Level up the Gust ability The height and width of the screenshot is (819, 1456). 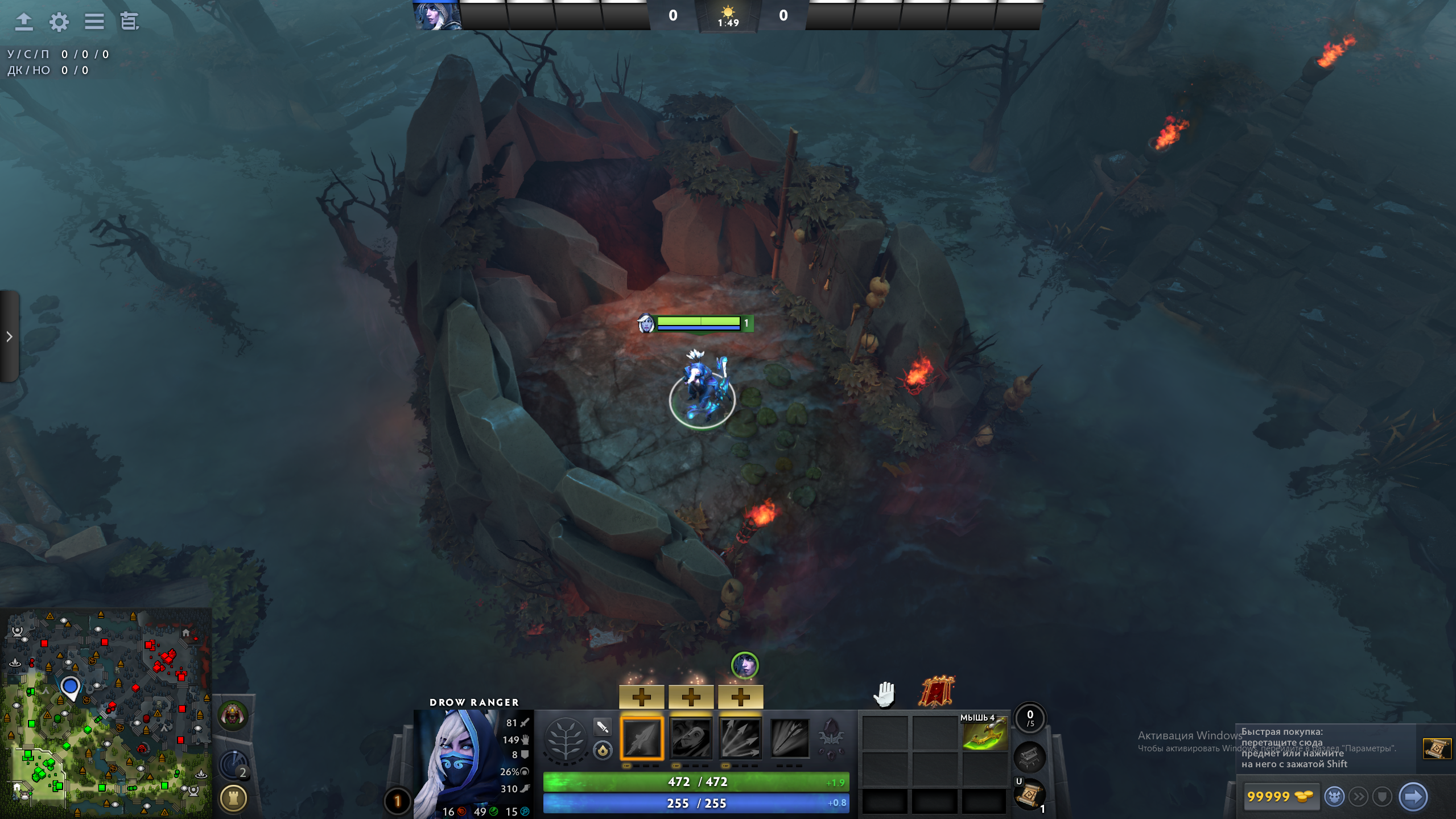pos(691,697)
